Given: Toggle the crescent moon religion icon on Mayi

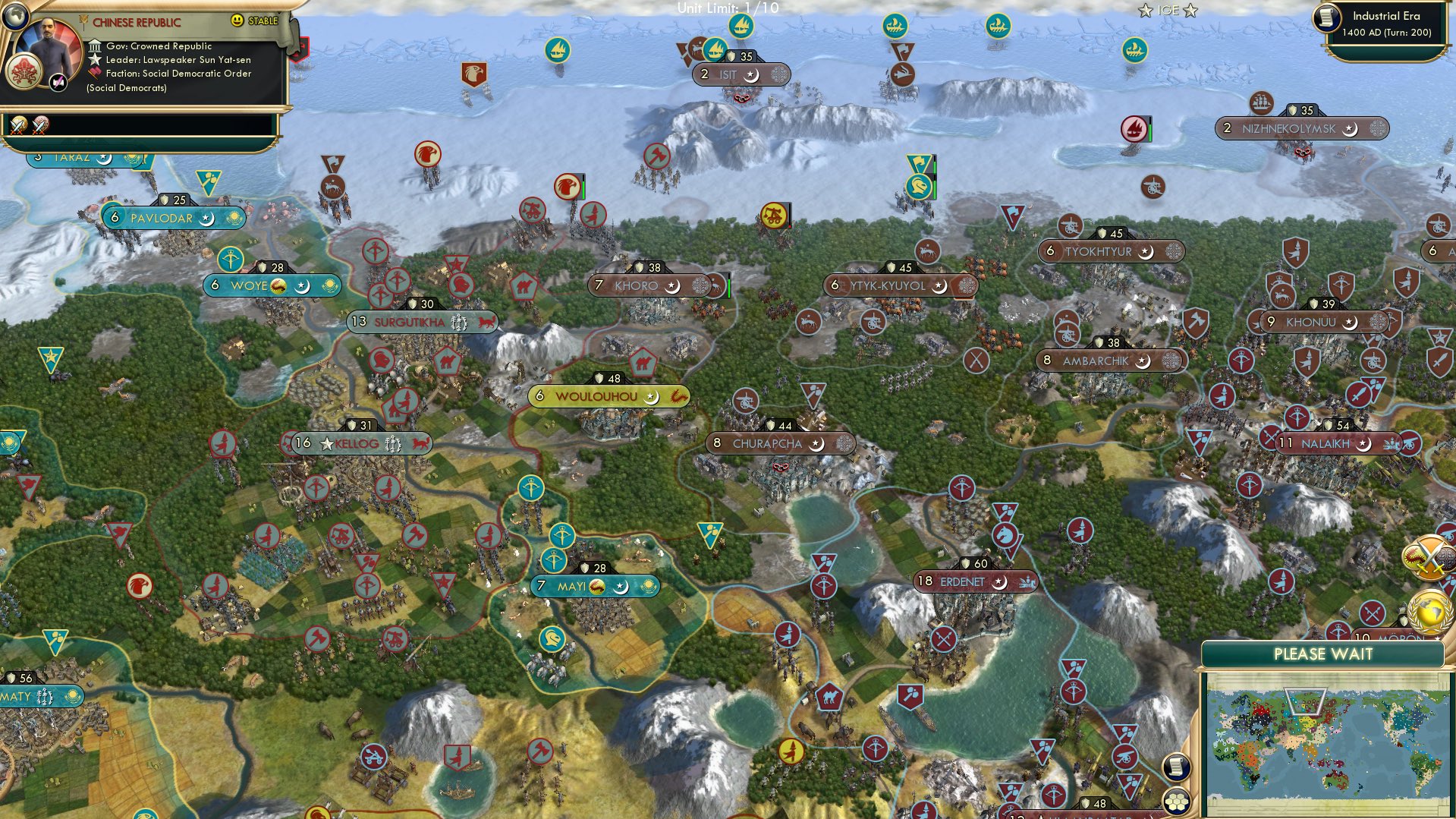Looking at the screenshot, I should [x=621, y=586].
